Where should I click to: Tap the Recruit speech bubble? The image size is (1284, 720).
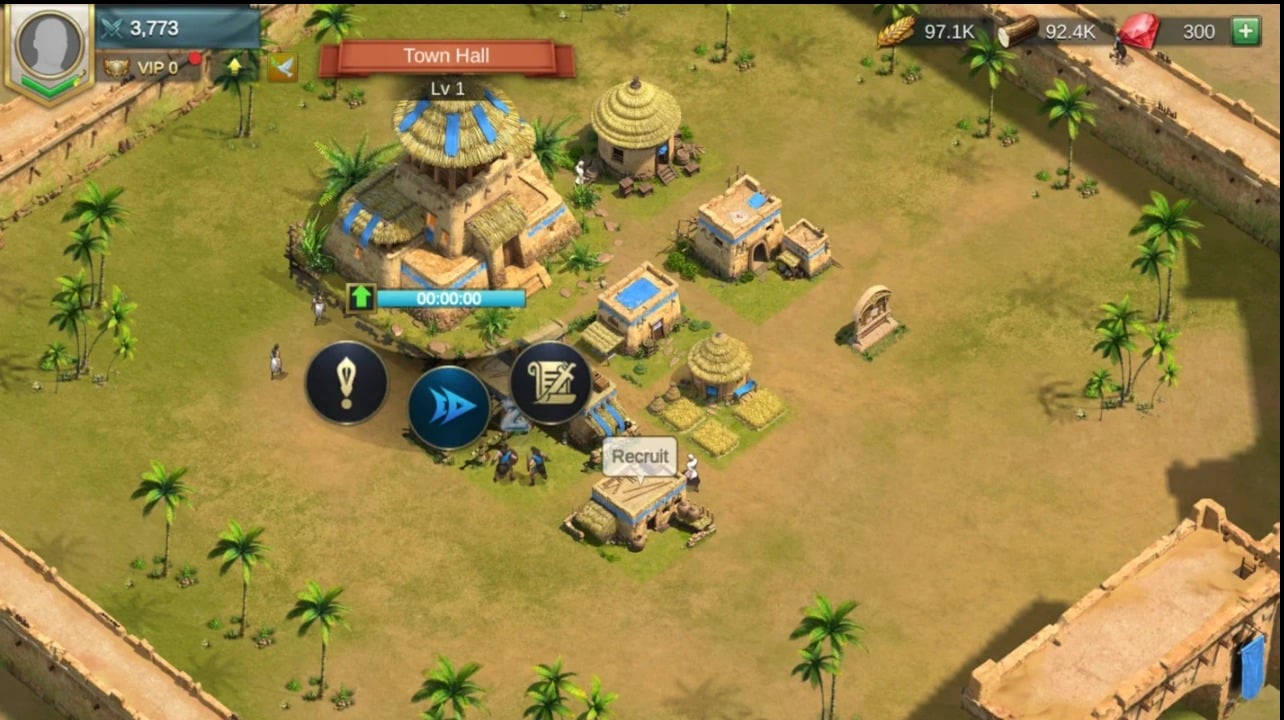[x=640, y=456]
